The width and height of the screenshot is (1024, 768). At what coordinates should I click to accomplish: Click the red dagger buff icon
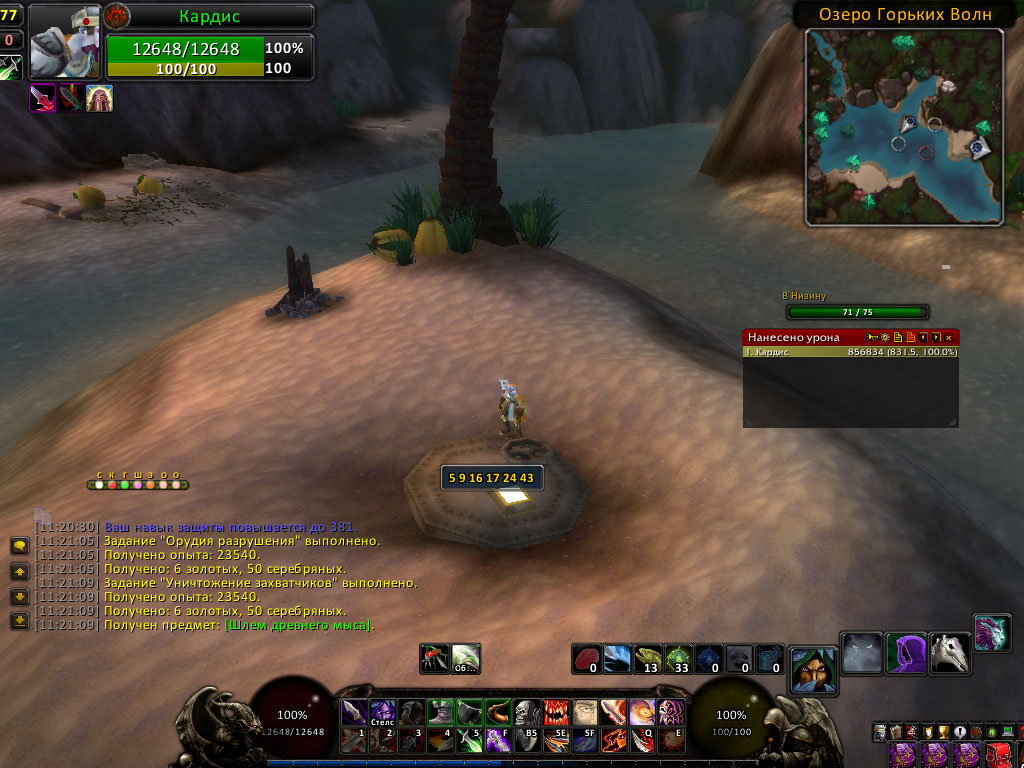[43, 98]
